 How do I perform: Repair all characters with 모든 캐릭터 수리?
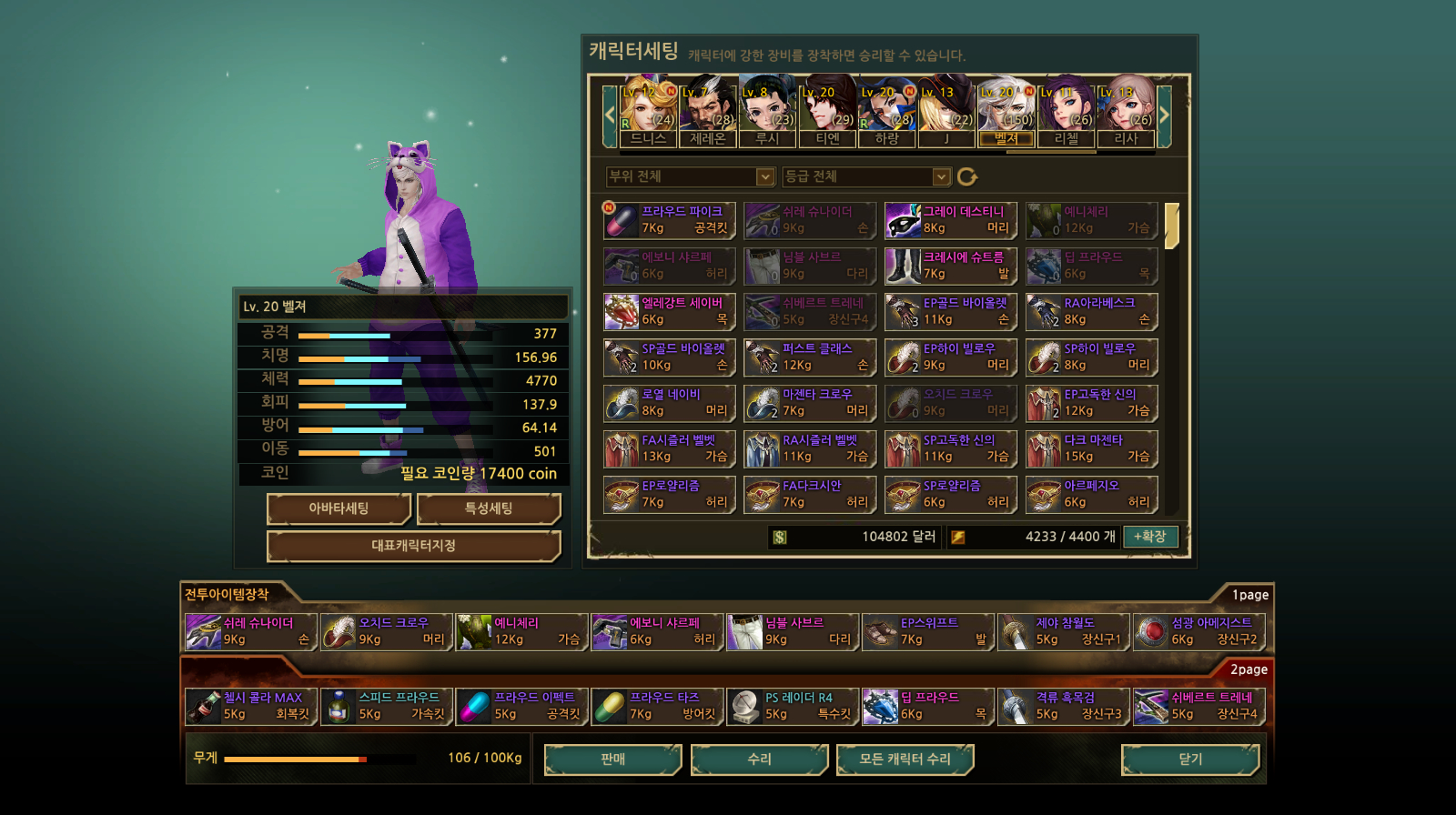coord(905,759)
